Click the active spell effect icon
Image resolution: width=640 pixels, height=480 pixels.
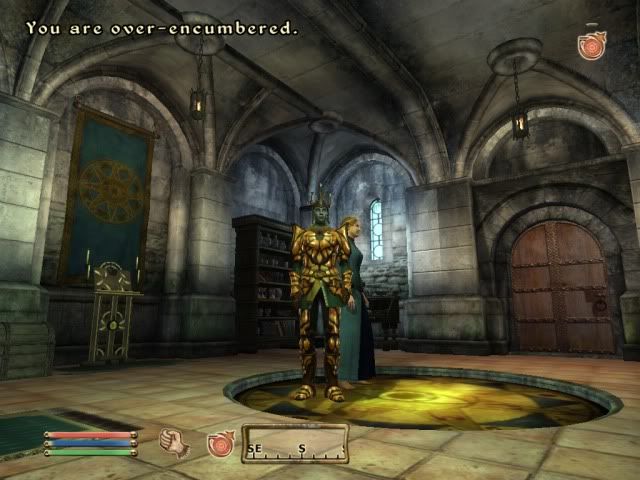point(592,45)
